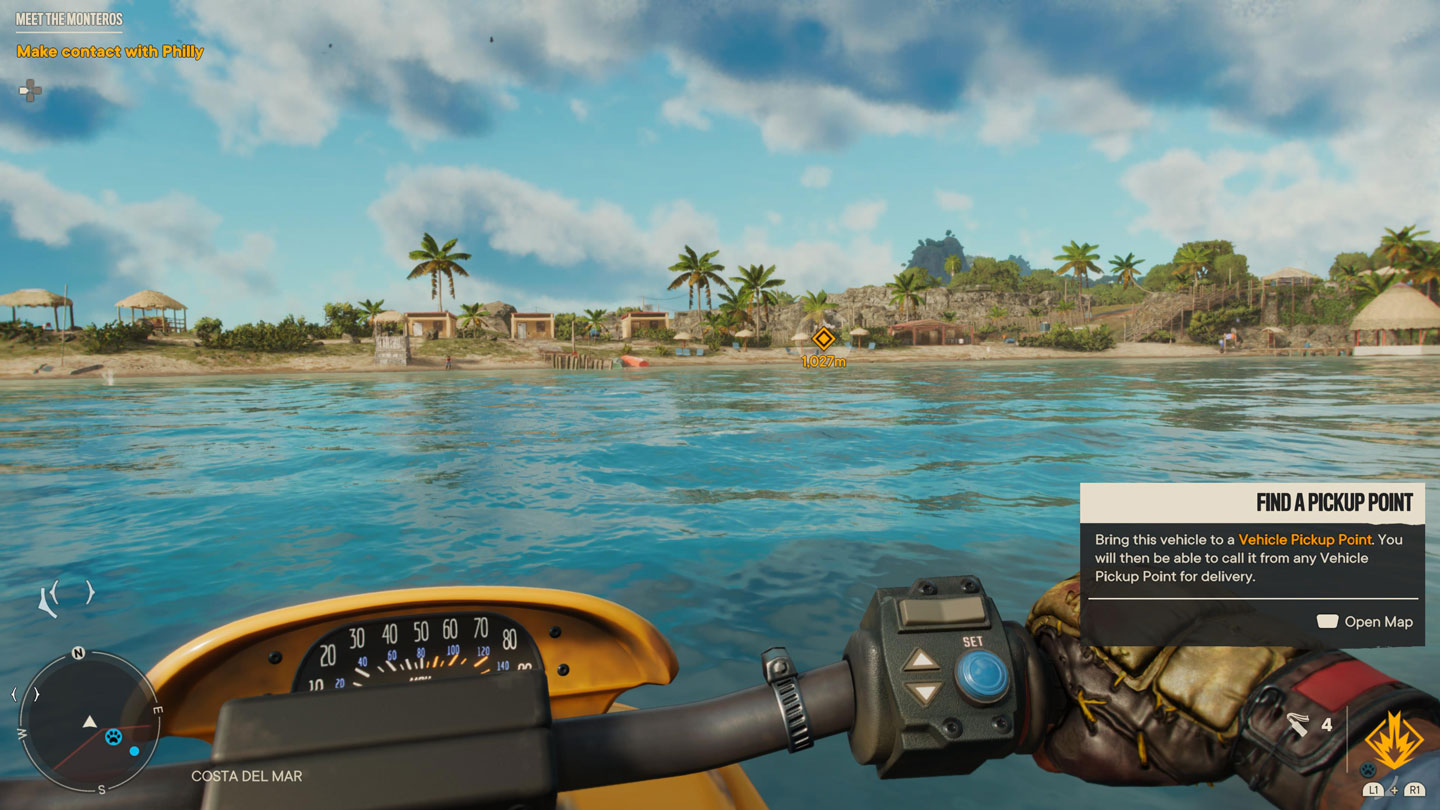1440x810 pixels.
Task: Click the paw icon inside the compass minimap
Action: (113, 737)
